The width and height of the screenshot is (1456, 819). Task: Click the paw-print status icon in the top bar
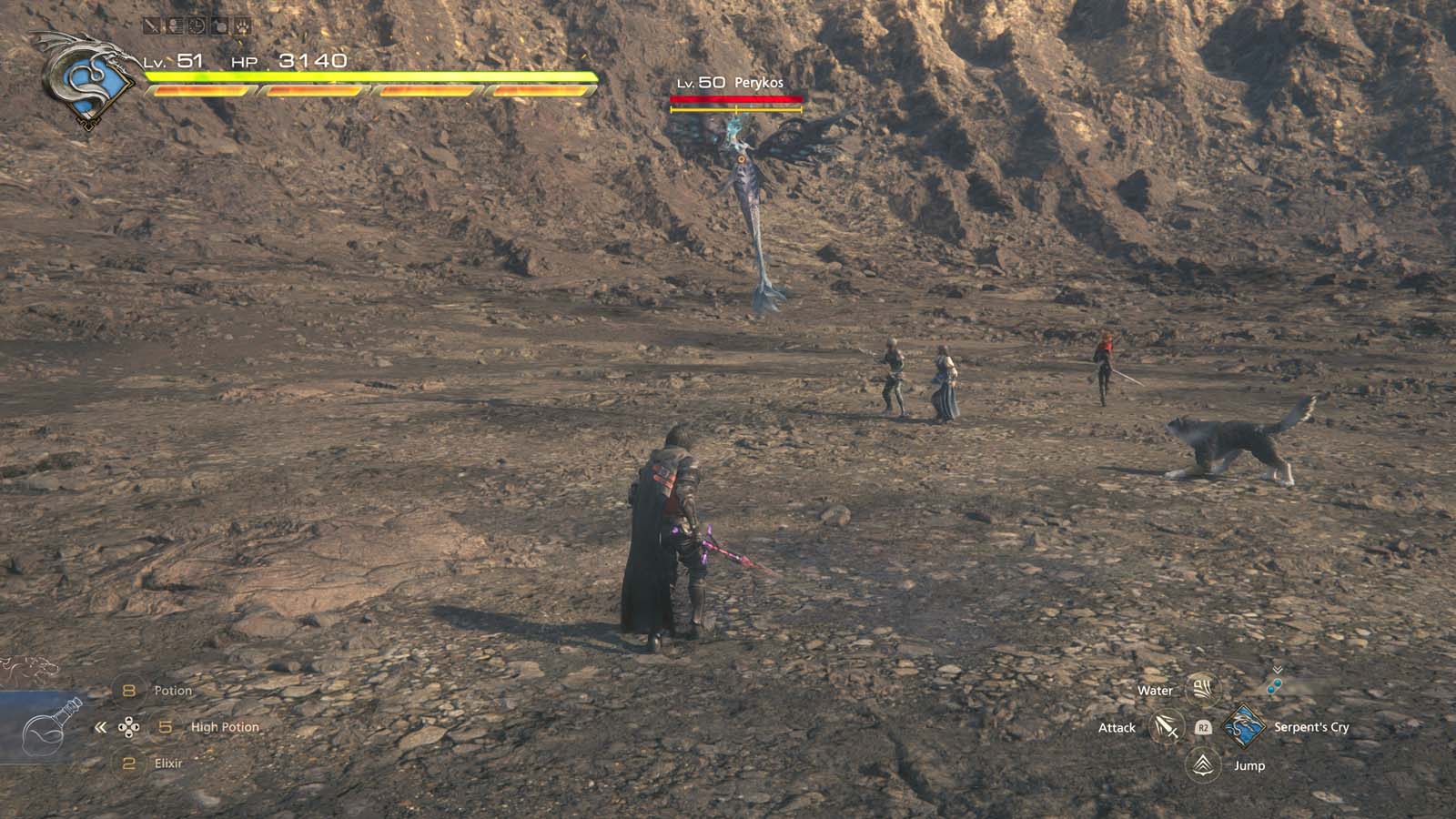(242, 25)
